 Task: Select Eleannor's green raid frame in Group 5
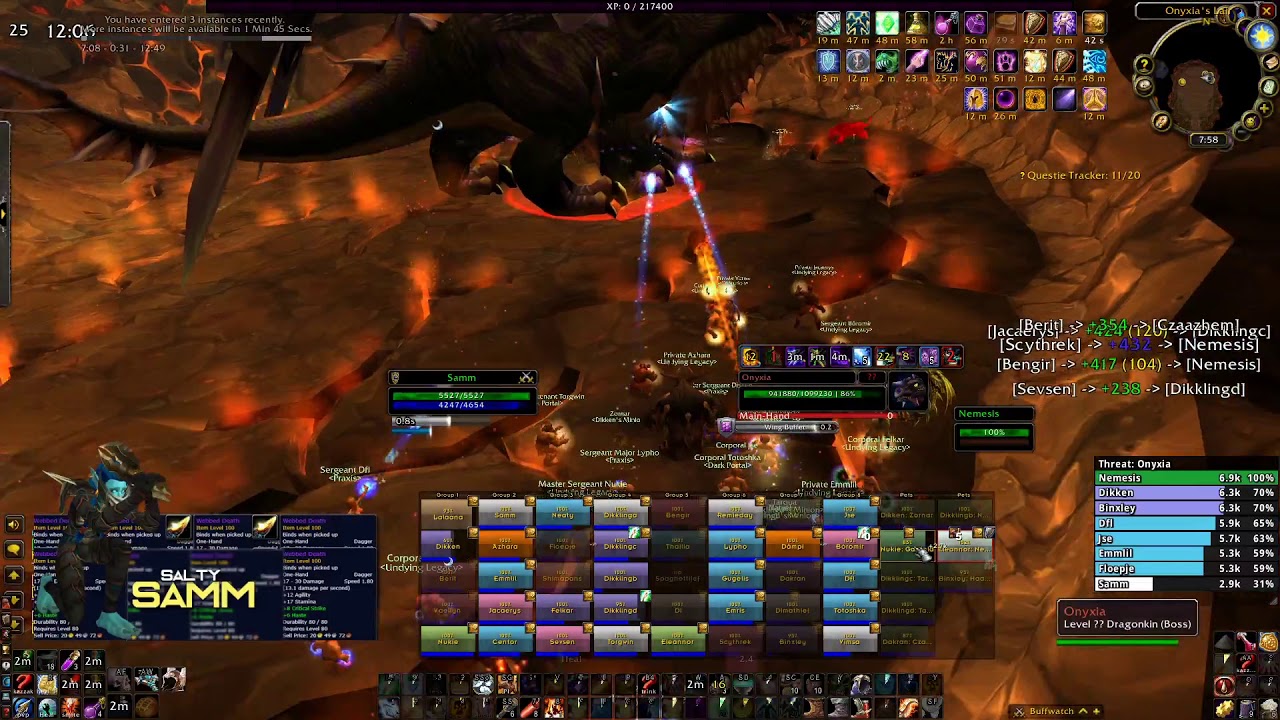click(677, 640)
